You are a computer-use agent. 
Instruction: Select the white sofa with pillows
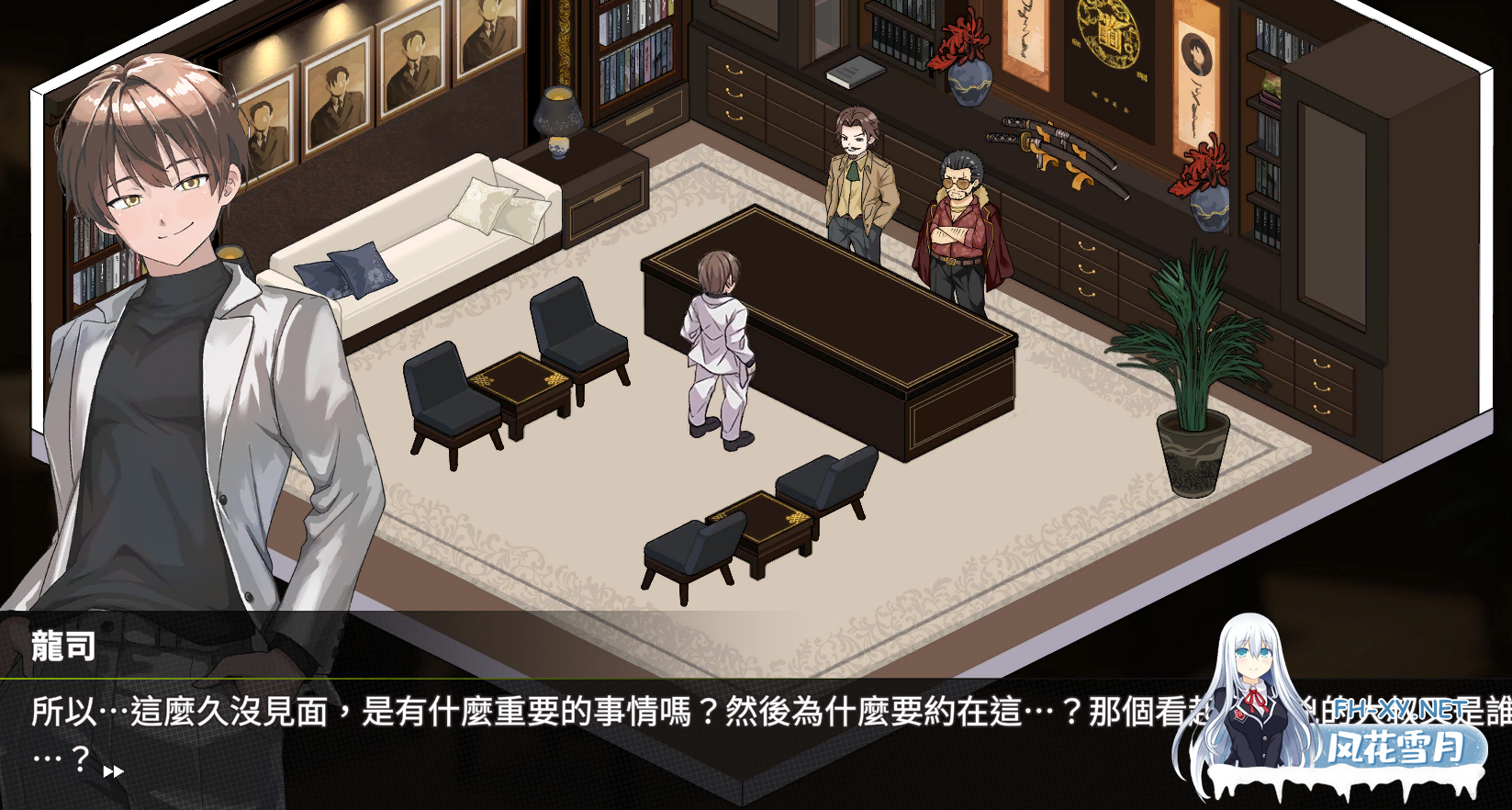click(x=413, y=230)
